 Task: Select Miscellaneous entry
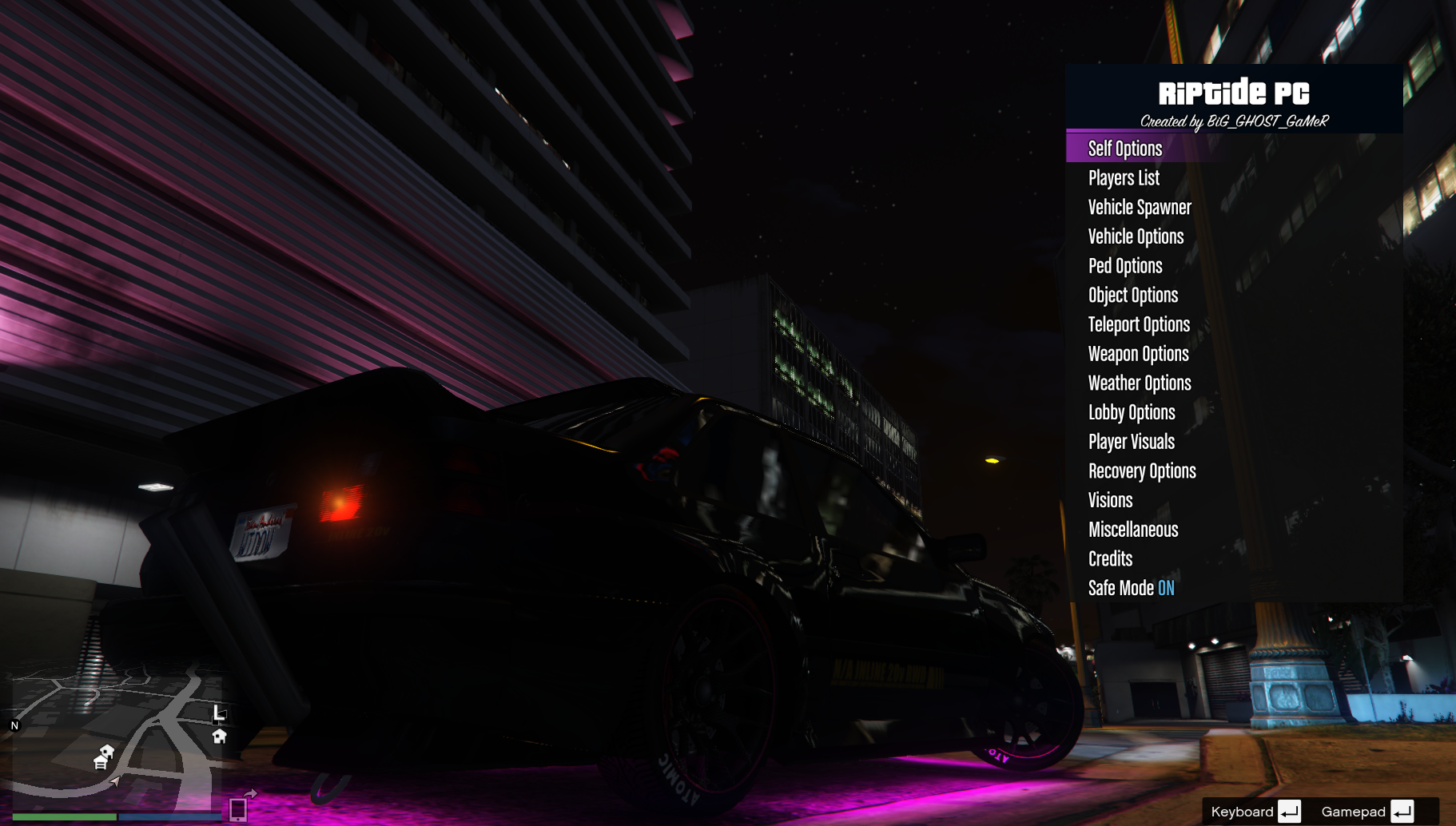1133,530
